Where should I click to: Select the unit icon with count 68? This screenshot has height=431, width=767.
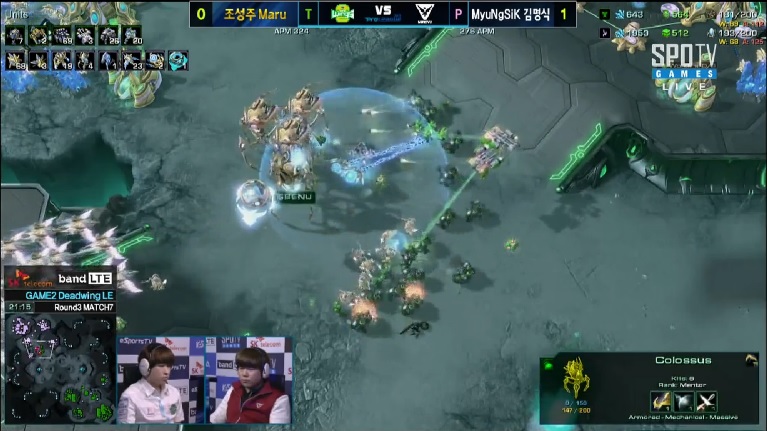[x=15, y=60]
